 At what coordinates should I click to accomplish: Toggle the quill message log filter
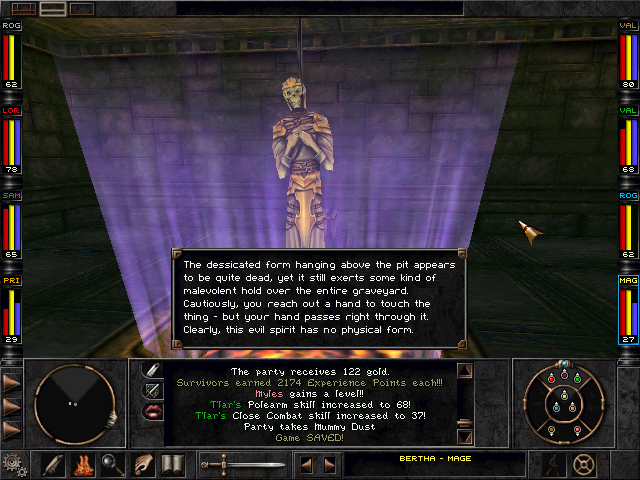coord(153,370)
